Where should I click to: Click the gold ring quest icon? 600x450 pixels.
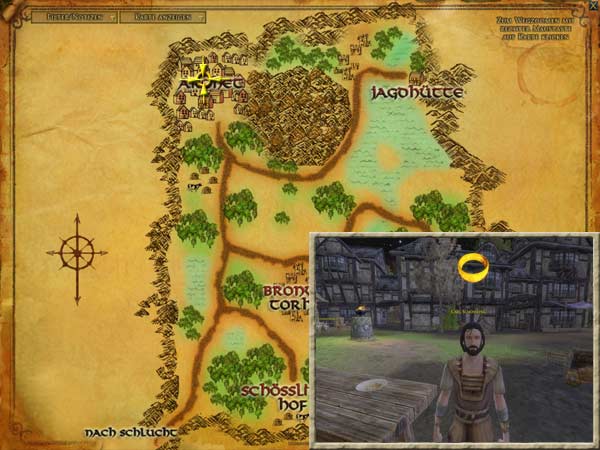click(x=472, y=267)
